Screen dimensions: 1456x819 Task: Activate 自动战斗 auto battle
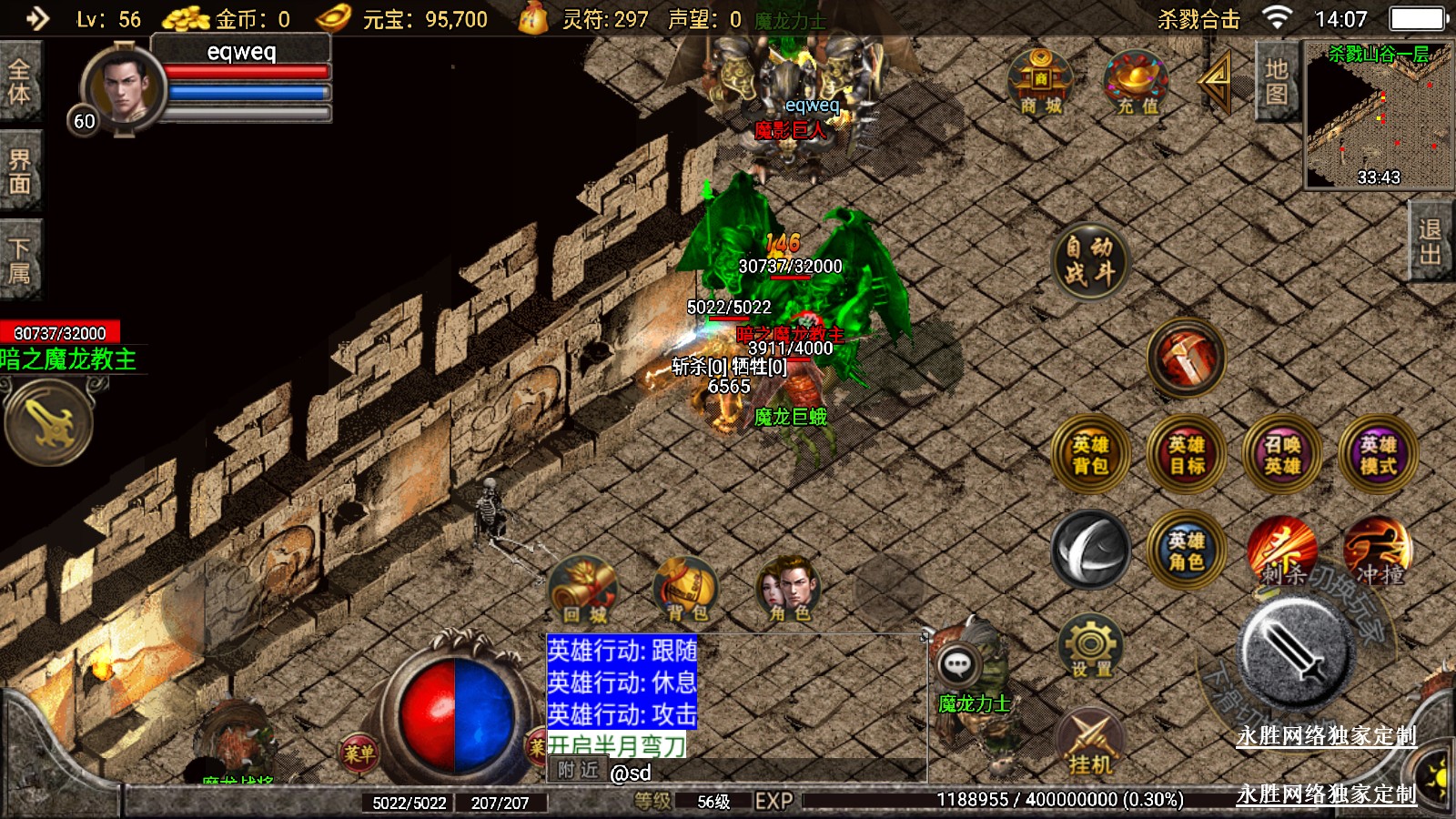1089,261
